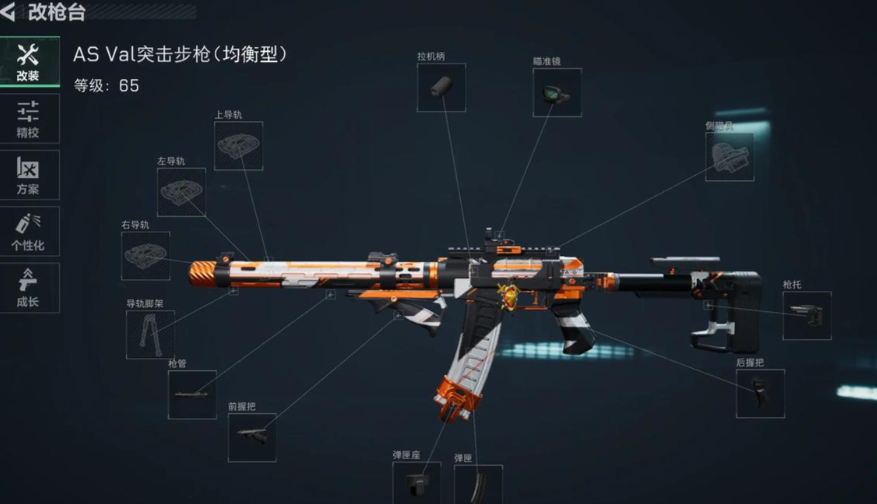Switch to the 个性化 tab
This screenshot has width=877, height=504.
28,232
